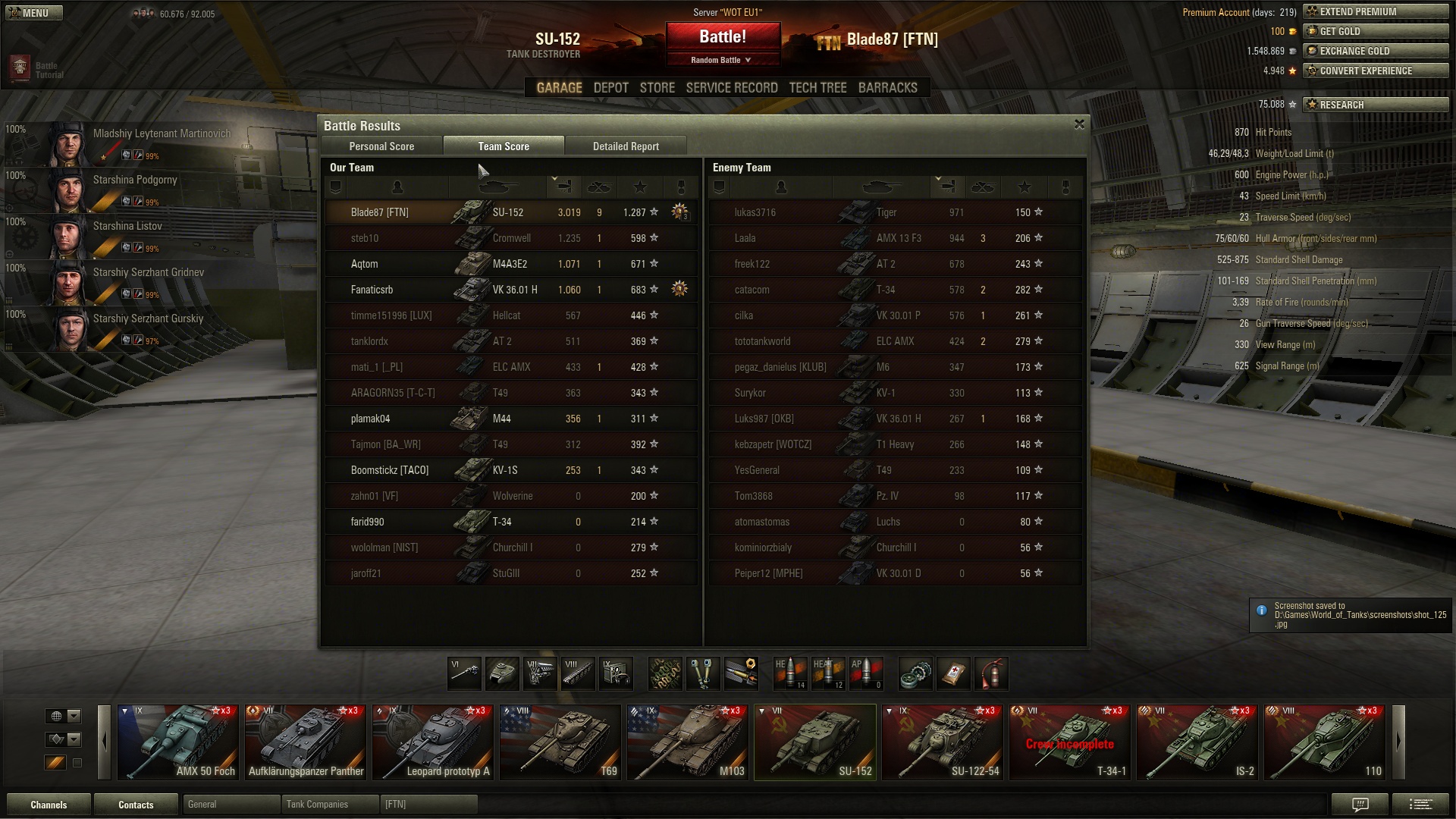Select the IS-2 tank thumbnail

coord(1197,742)
